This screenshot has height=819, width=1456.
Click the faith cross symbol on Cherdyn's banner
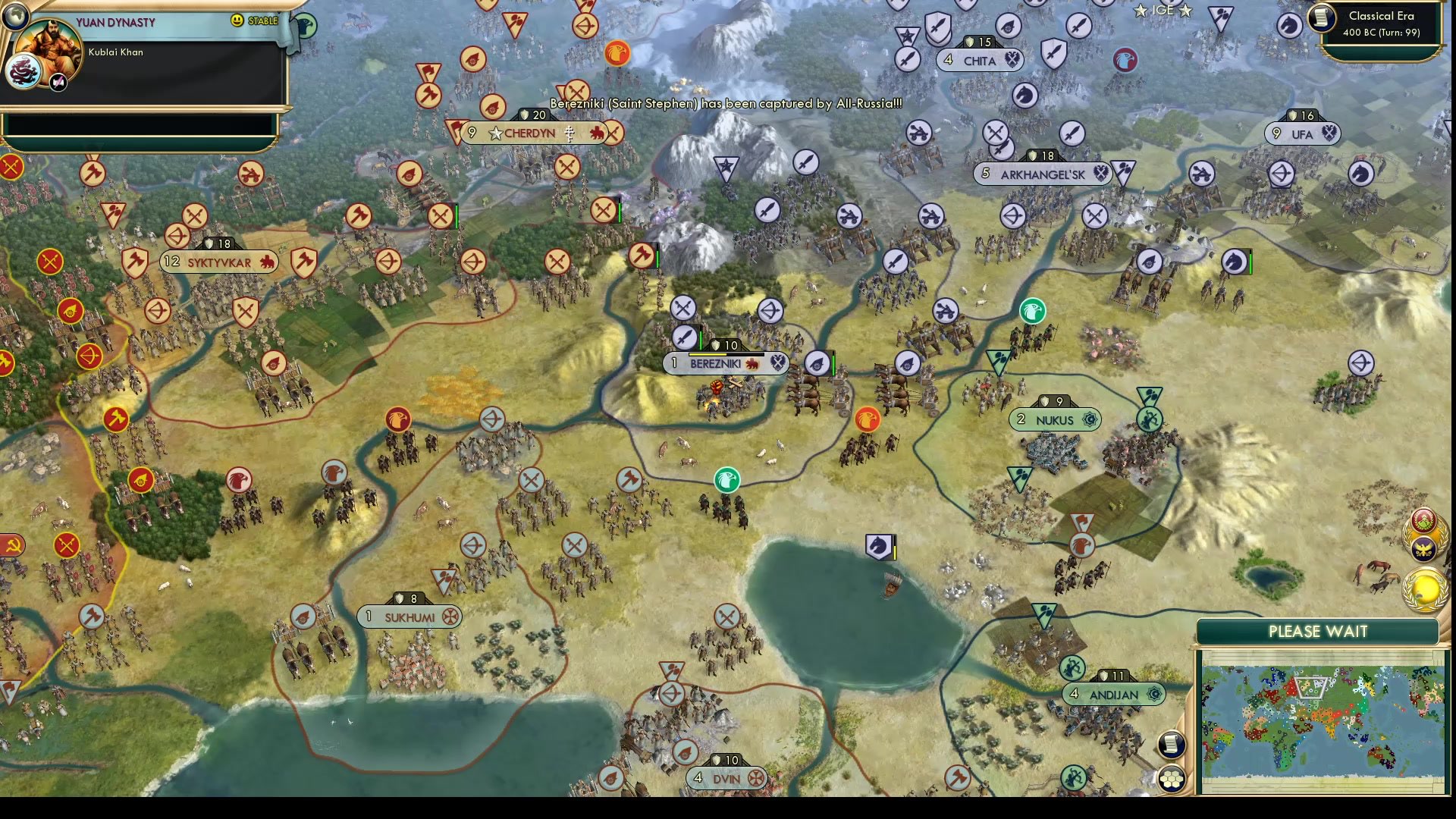pos(569,133)
